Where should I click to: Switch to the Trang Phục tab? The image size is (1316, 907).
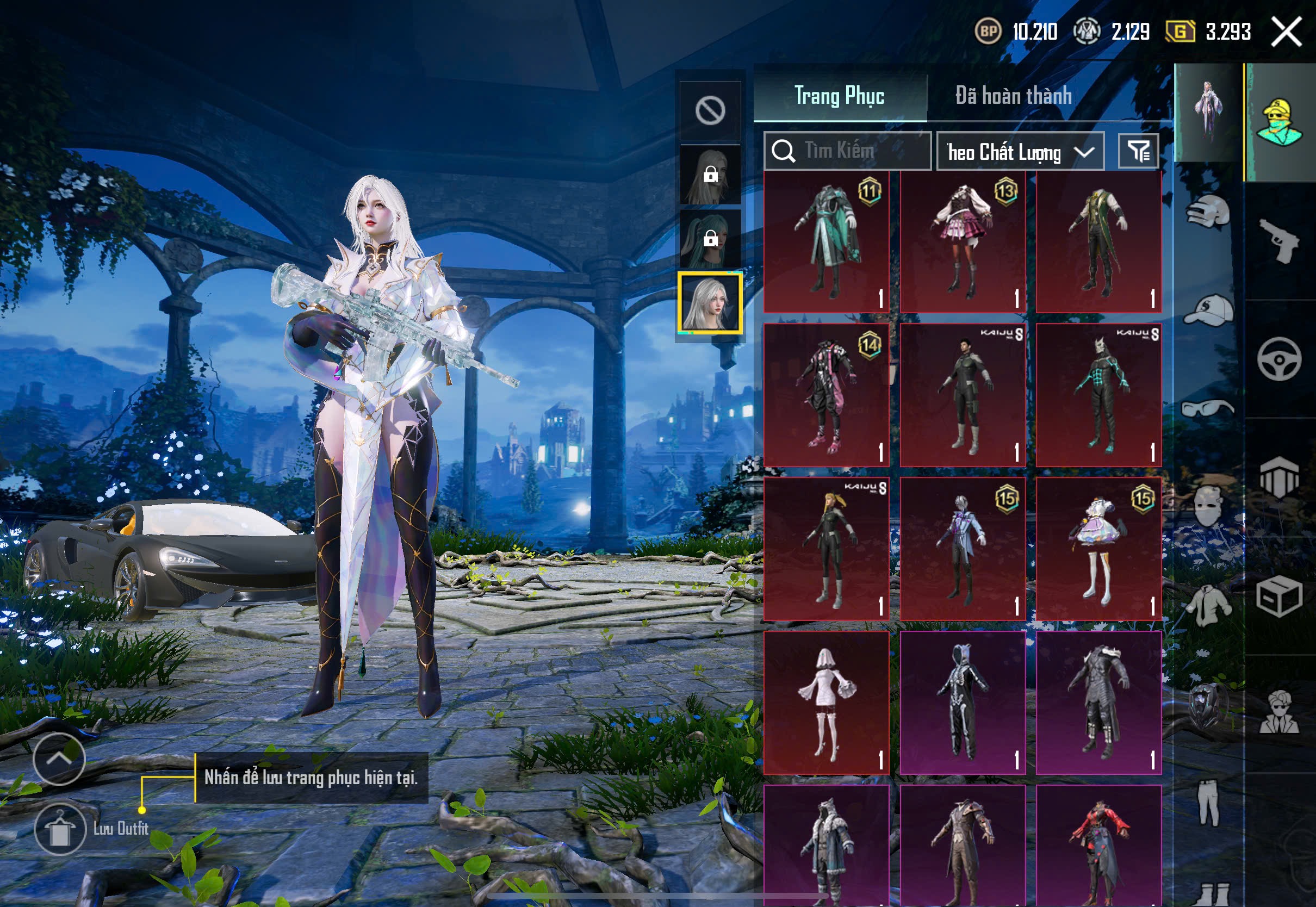pyautogui.click(x=839, y=96)
